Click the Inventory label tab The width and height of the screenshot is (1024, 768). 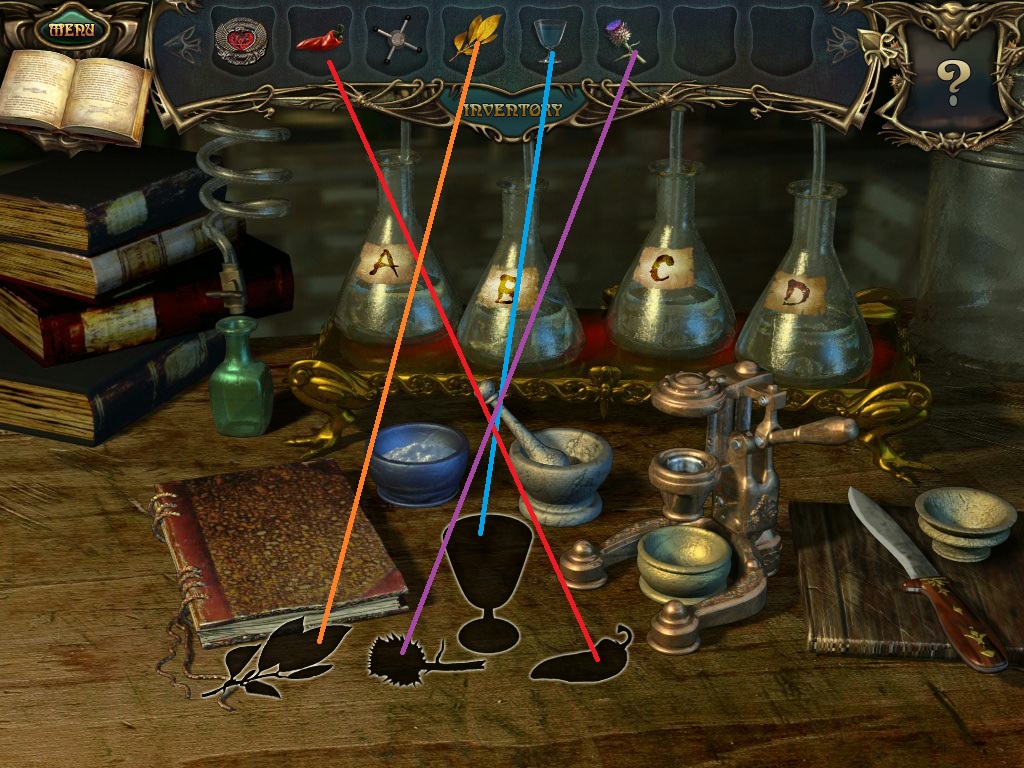tap(513, 109)
